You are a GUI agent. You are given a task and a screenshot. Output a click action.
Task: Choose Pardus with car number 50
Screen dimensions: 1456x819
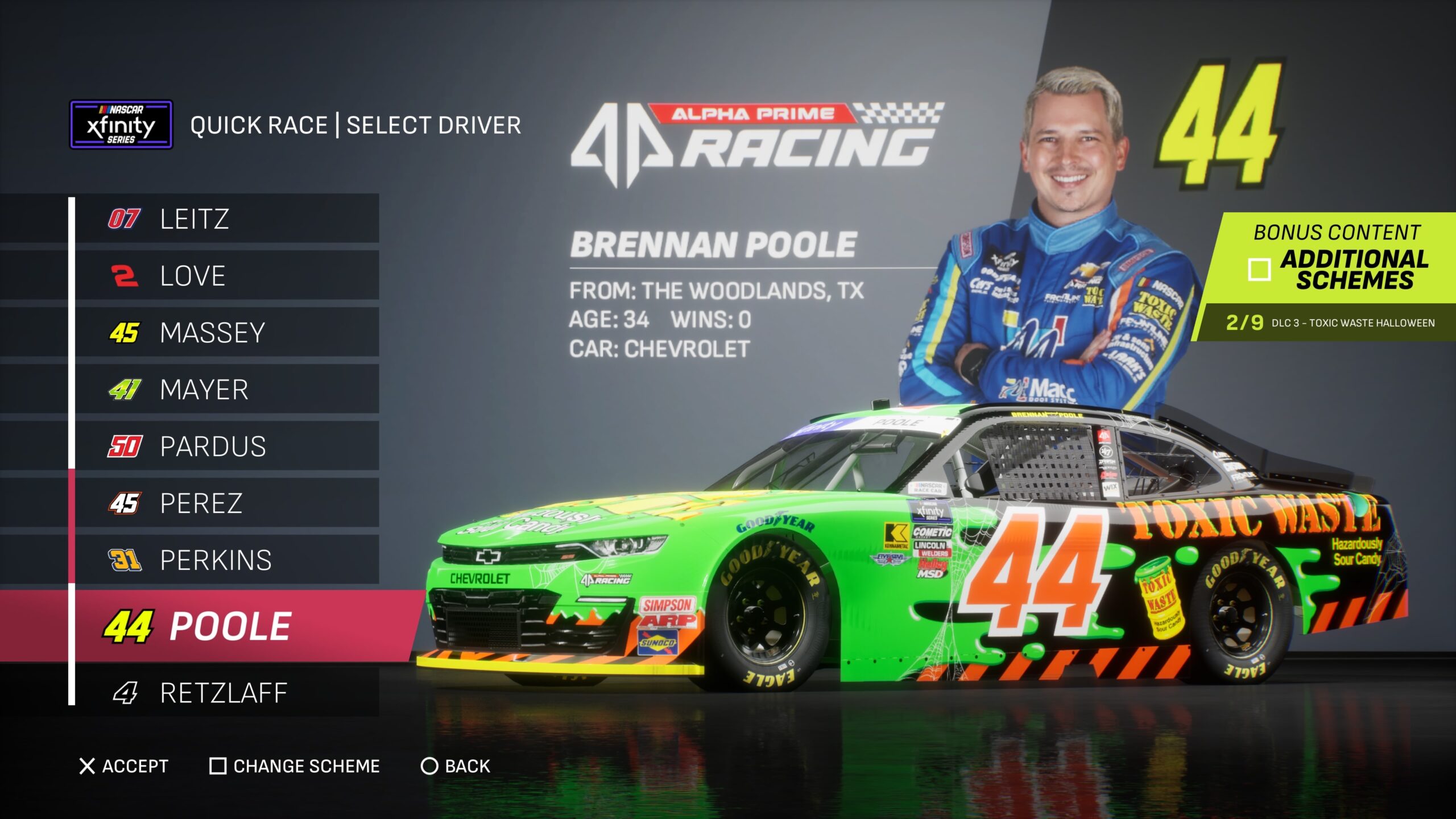point(226,446)
